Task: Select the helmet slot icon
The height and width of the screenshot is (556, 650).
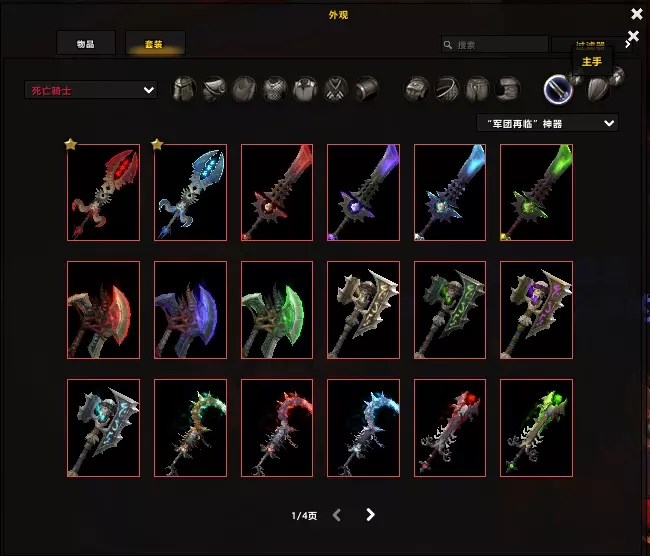Action: [184, 89]
